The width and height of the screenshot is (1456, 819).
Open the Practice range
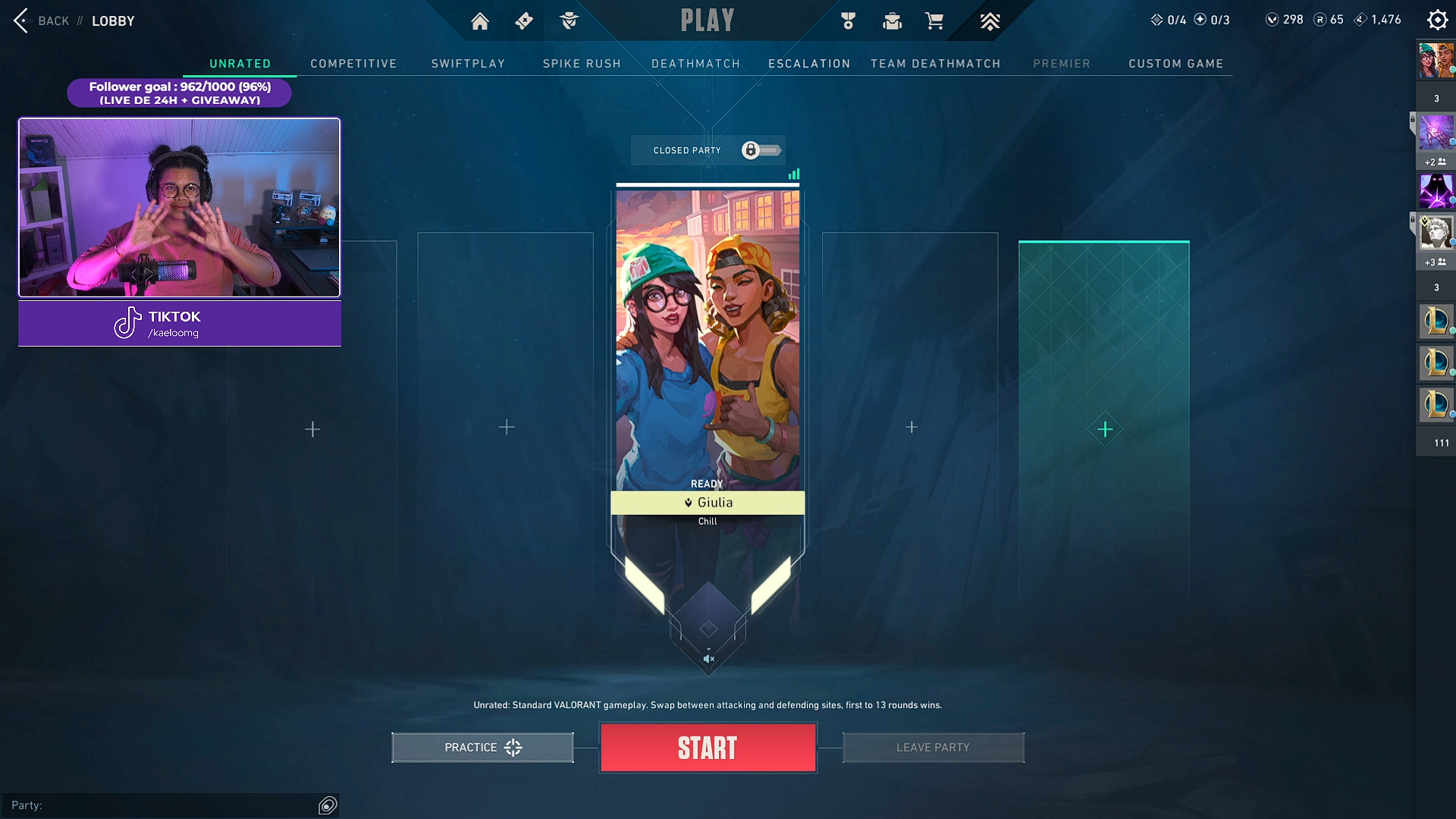(x=482, y=748)
